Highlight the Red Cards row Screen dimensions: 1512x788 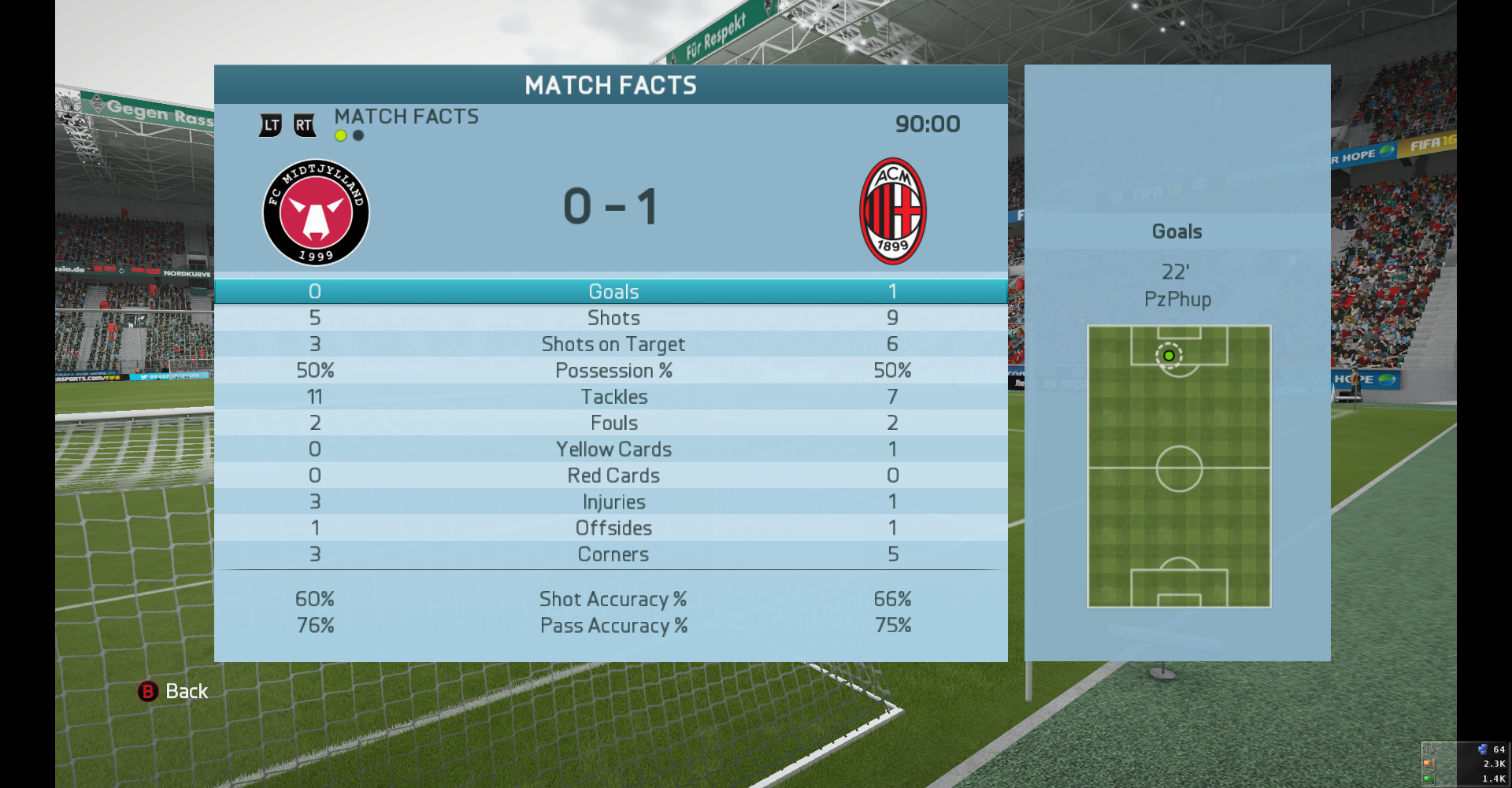611,475
